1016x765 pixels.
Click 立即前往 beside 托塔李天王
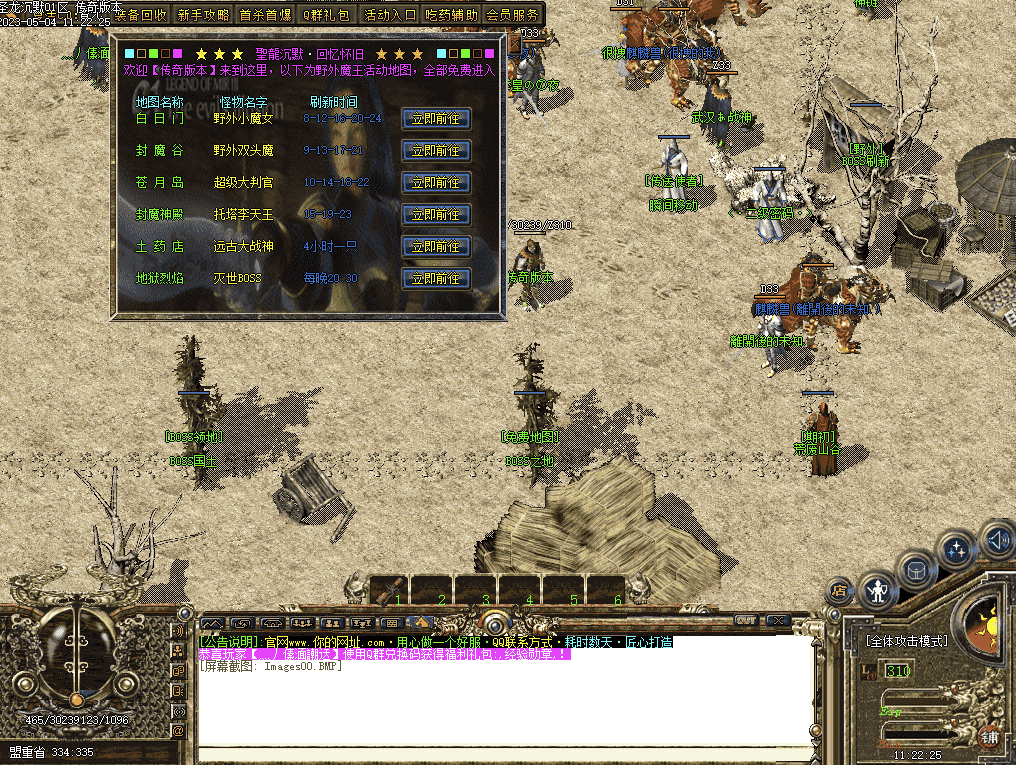[435, 214]
